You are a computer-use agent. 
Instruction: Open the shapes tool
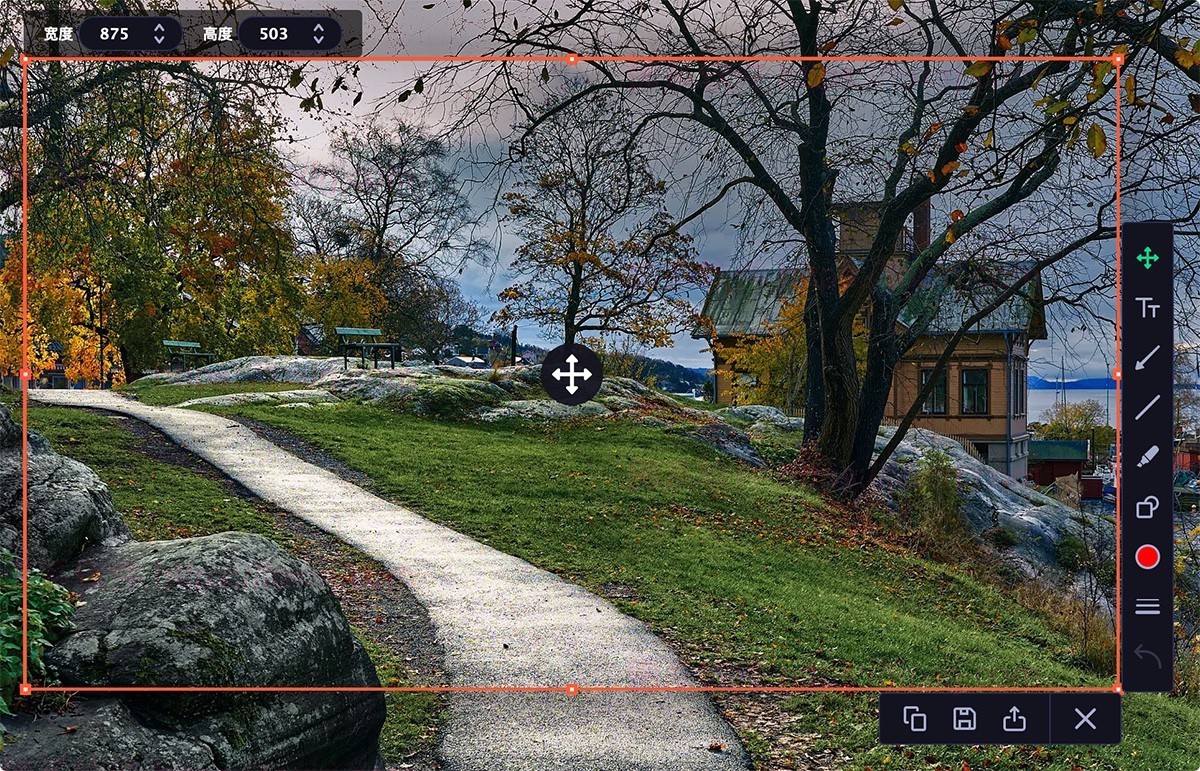pos(1147,507)
